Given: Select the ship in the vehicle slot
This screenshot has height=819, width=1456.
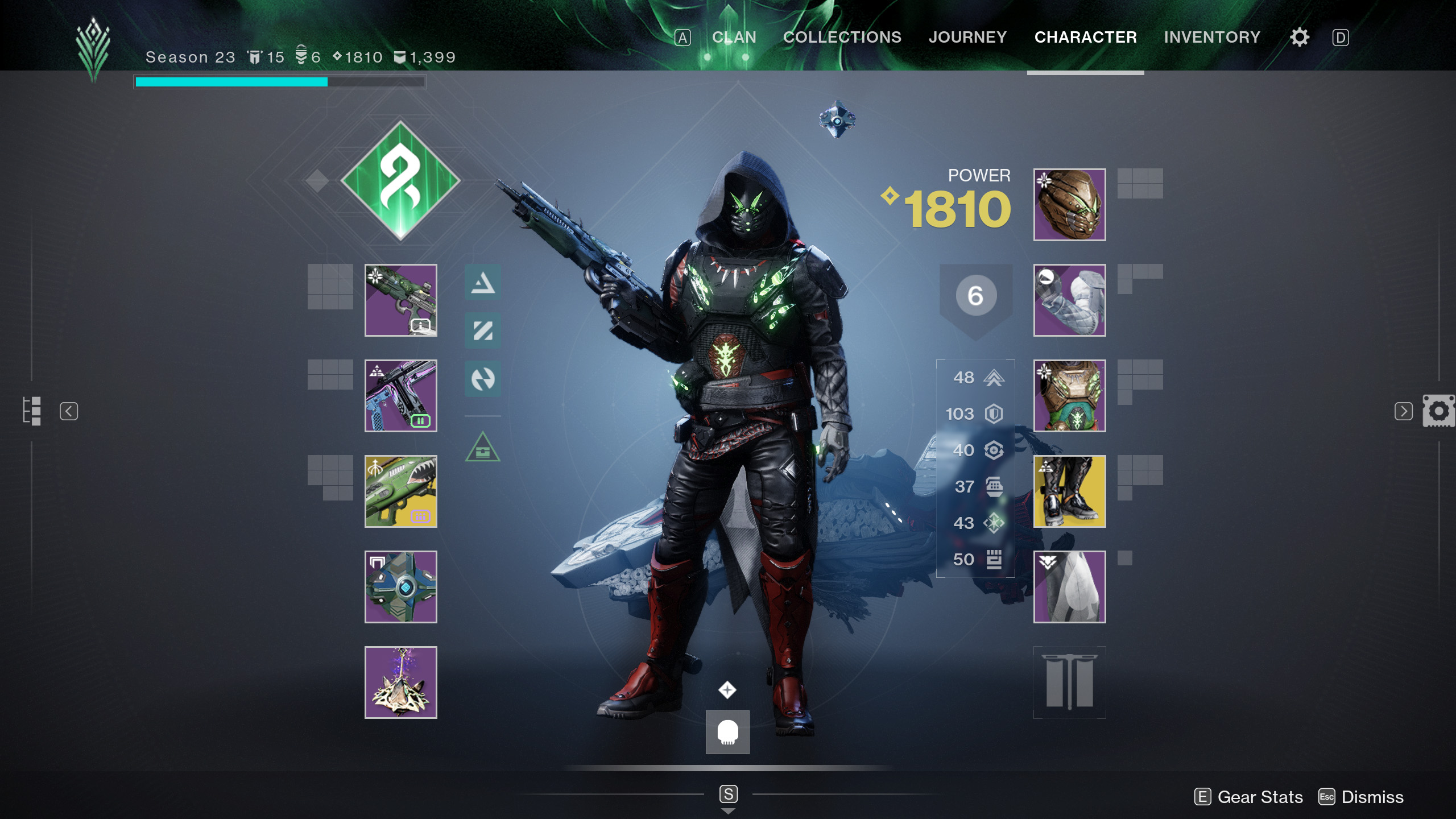Looking at the screenshot, I should point(400,682).
